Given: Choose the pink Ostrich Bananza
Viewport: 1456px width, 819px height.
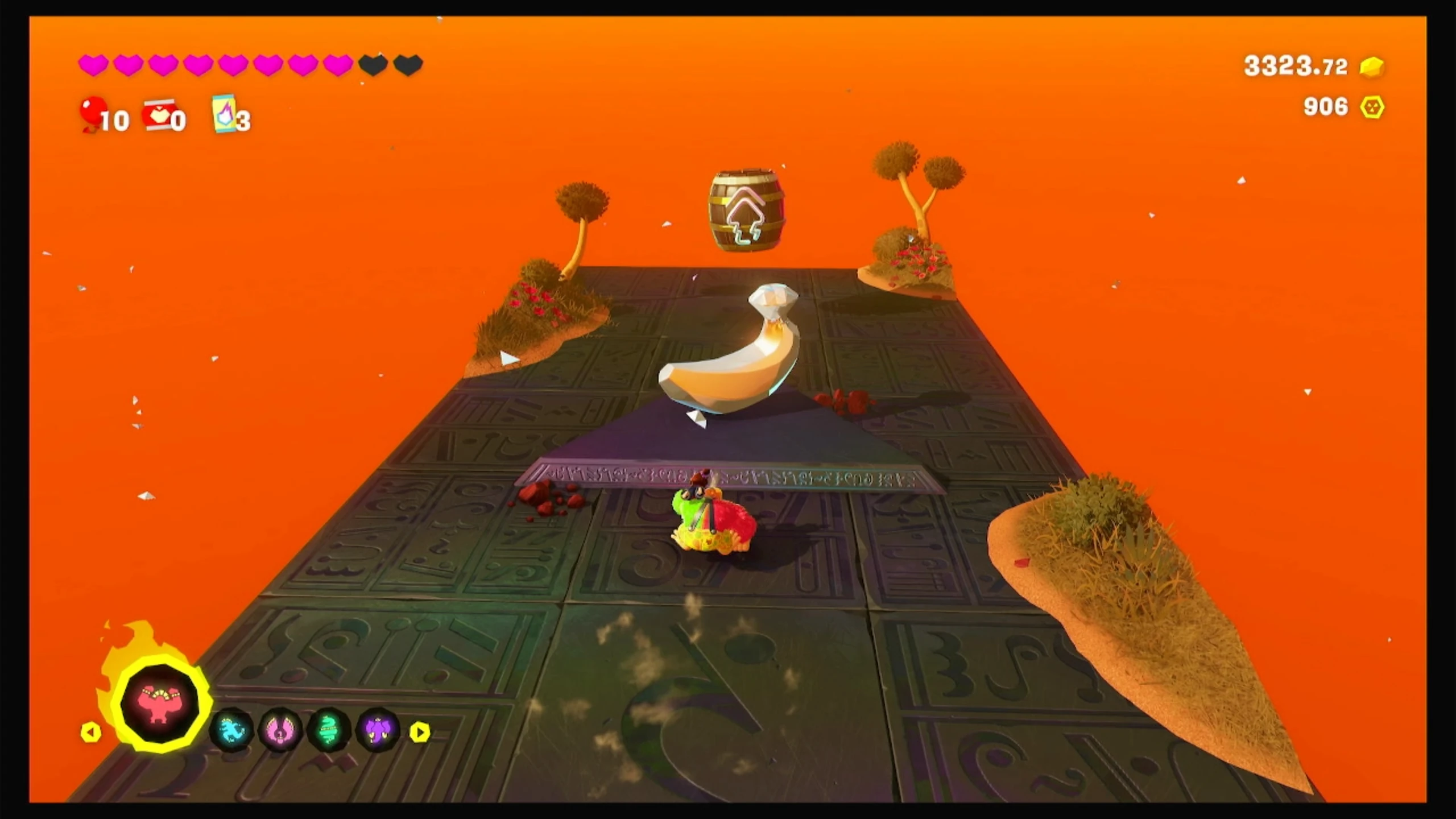Looking at the screenshot, I should pos(280,730).
